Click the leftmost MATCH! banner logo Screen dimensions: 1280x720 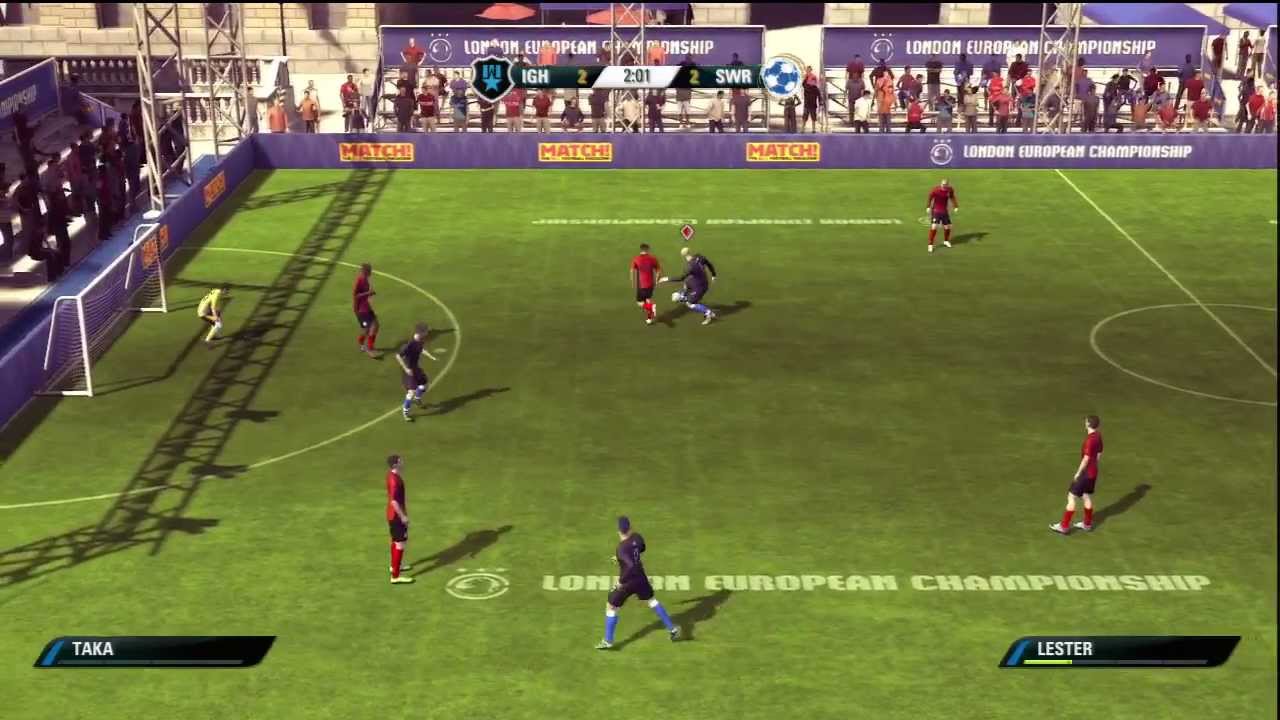377,152
